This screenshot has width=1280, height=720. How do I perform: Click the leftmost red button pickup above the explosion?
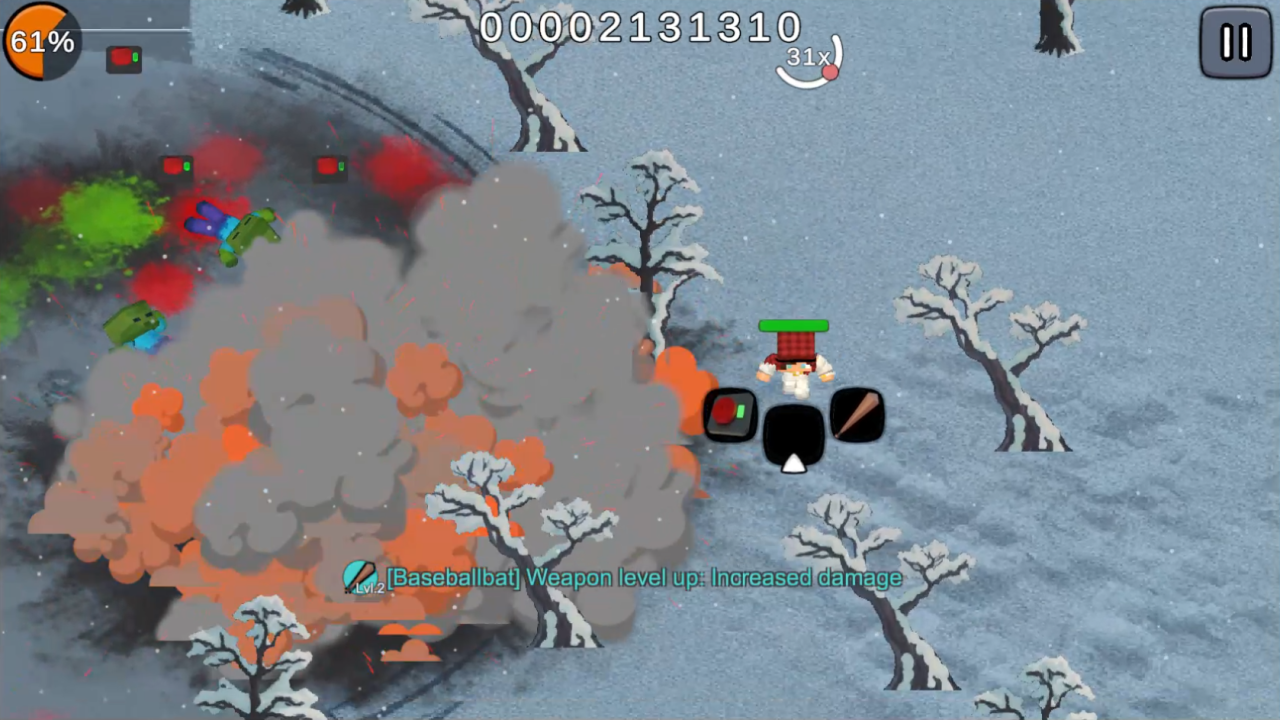179,166
